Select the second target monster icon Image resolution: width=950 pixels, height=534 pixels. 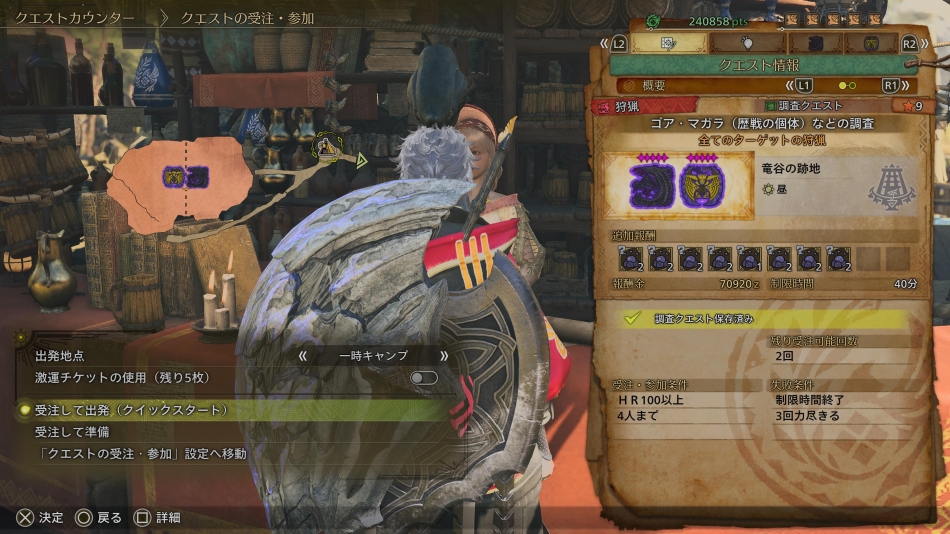click(703, 187)
